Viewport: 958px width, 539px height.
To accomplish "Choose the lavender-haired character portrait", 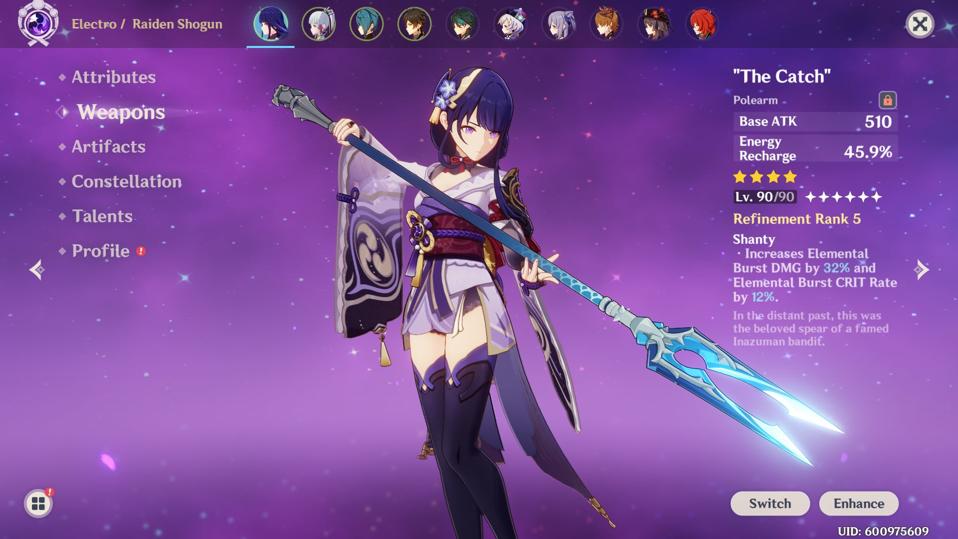I will [x=558, y=24].
